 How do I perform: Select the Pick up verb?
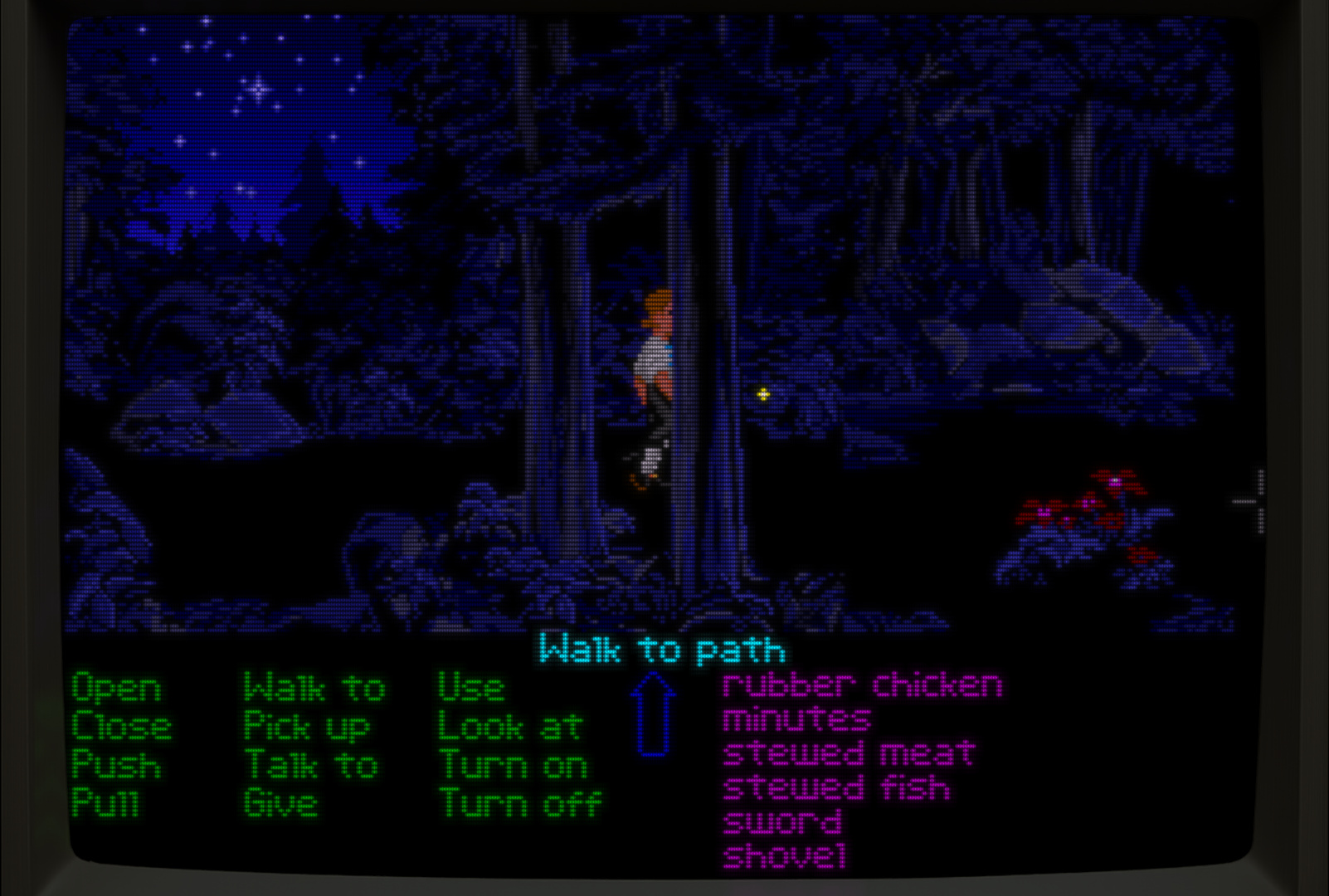[306, 728]
